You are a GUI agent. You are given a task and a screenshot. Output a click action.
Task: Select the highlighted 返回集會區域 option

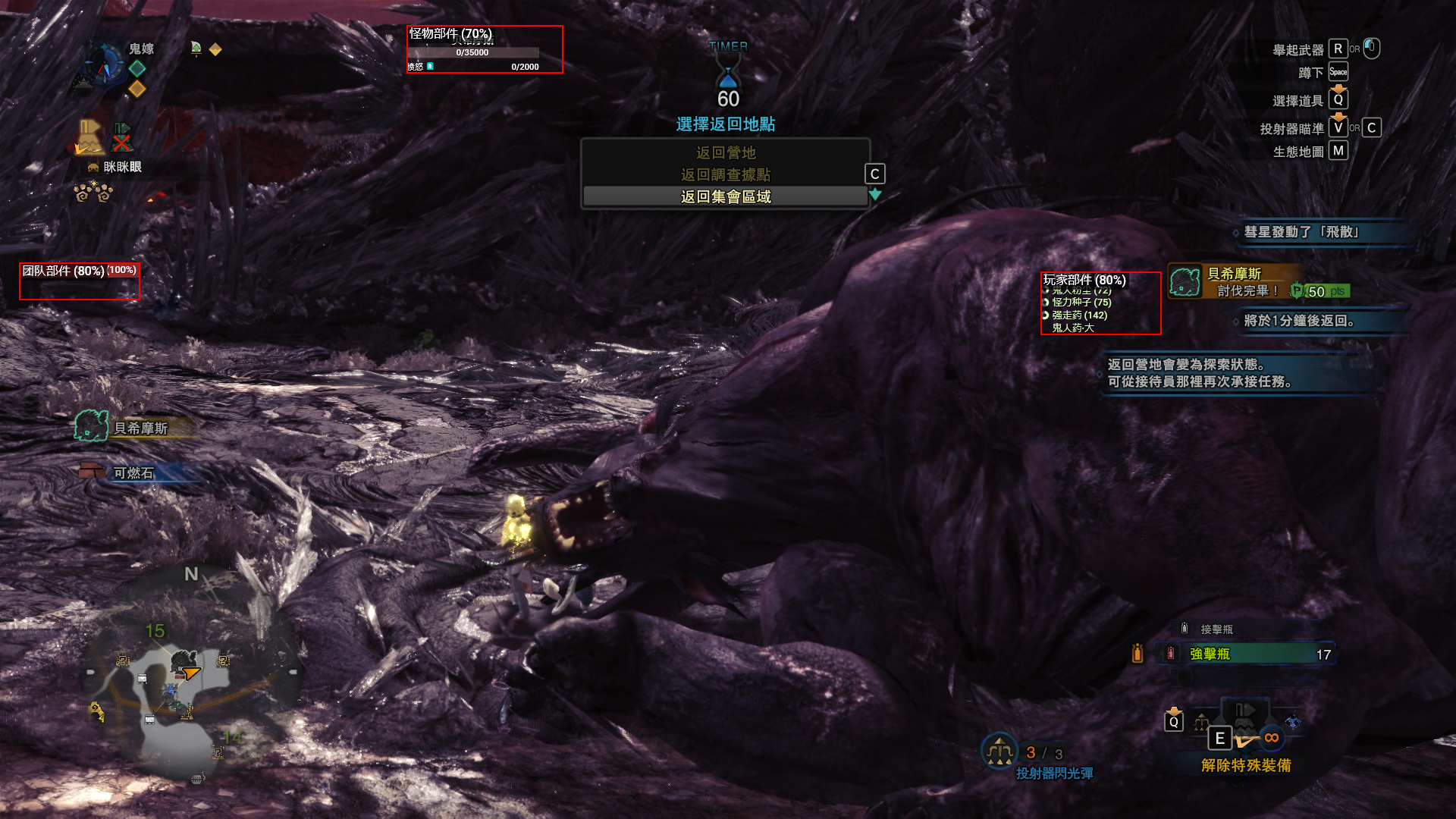point(725,197)
